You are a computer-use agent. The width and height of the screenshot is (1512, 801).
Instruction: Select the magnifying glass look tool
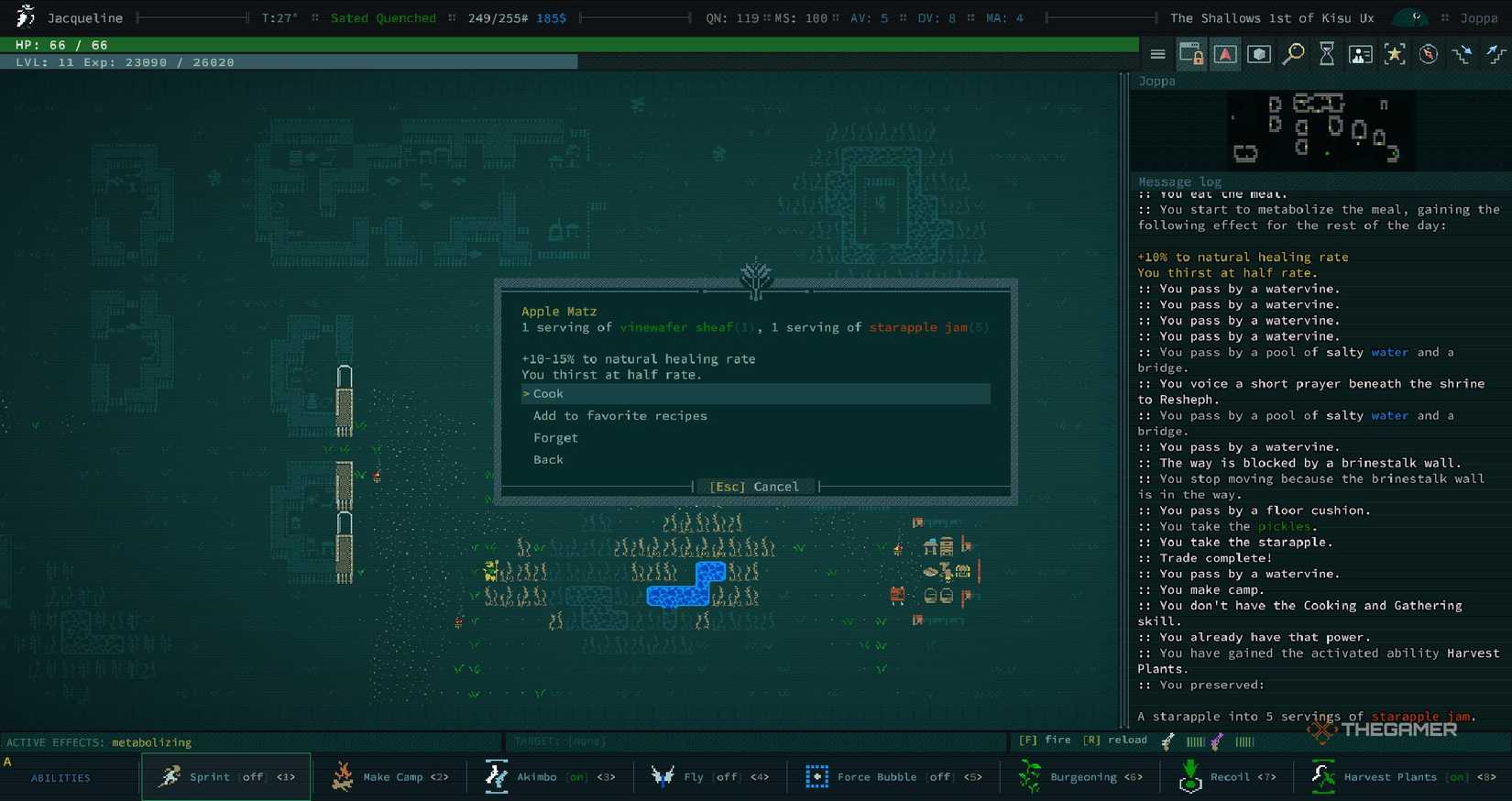1293,53
